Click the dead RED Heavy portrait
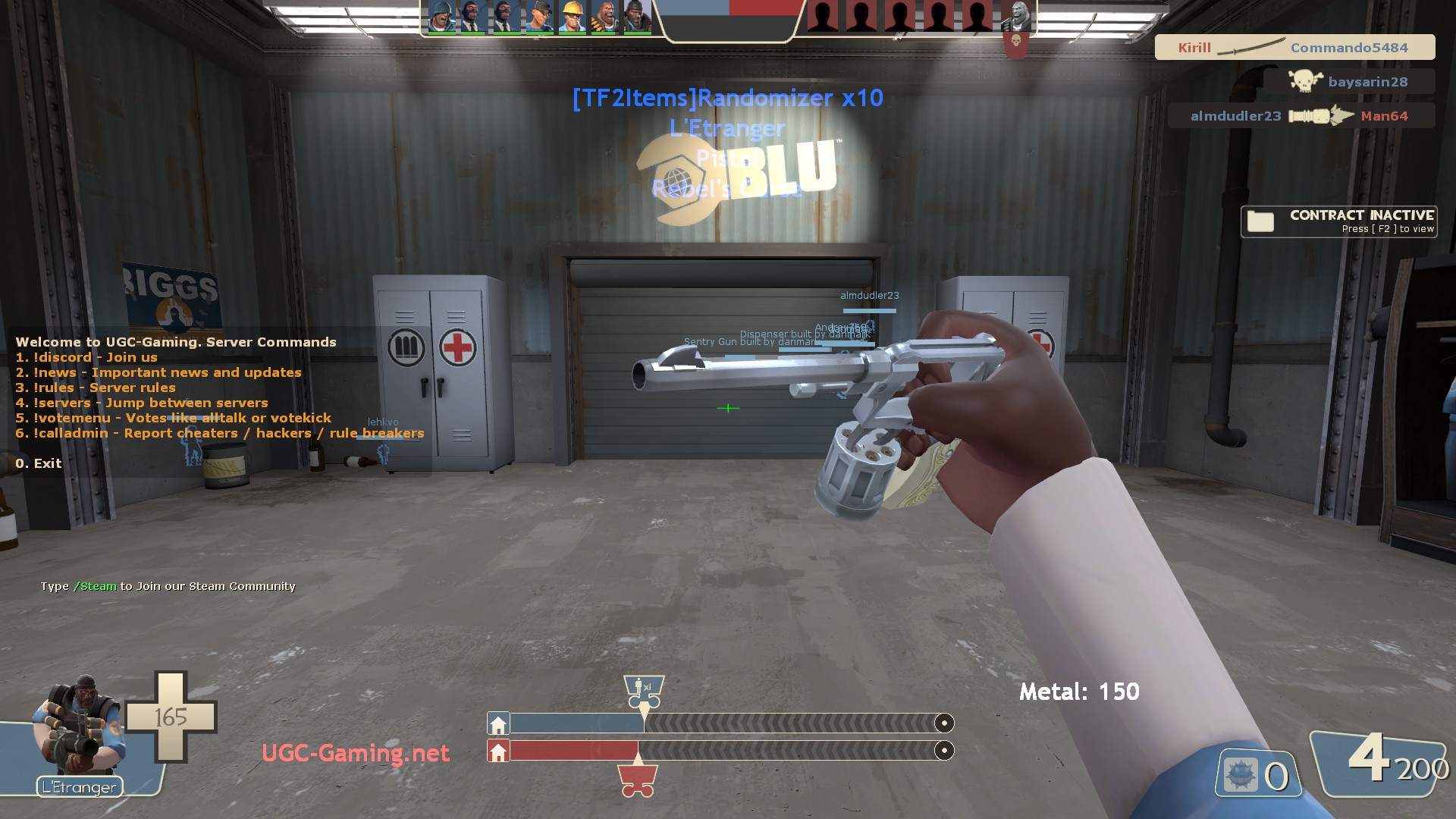Image resolution: width=1456 pixels, height=819 pixels. click(x=1015, y=17)
